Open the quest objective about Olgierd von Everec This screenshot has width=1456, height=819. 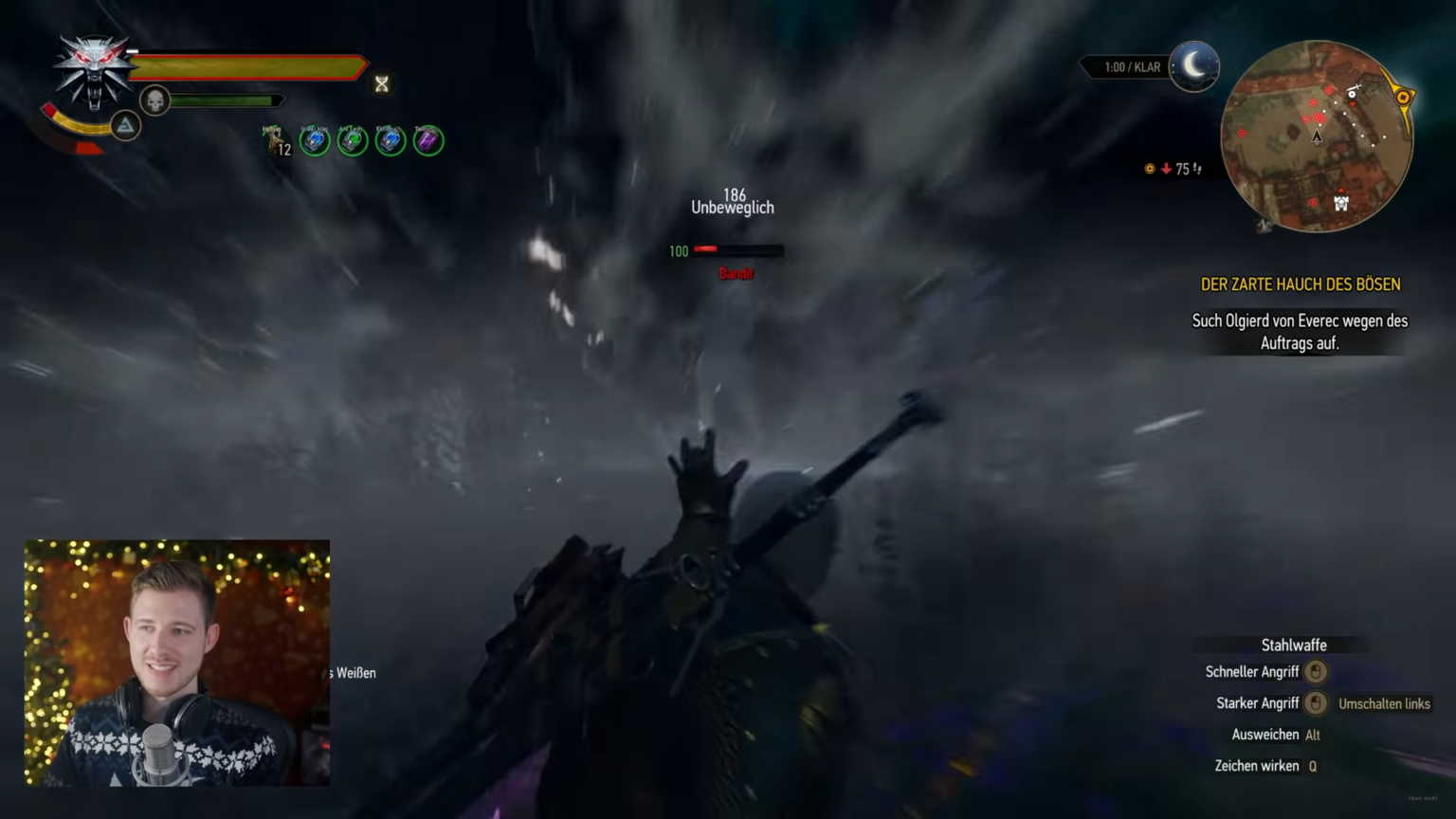click(x=1300, y=332)
